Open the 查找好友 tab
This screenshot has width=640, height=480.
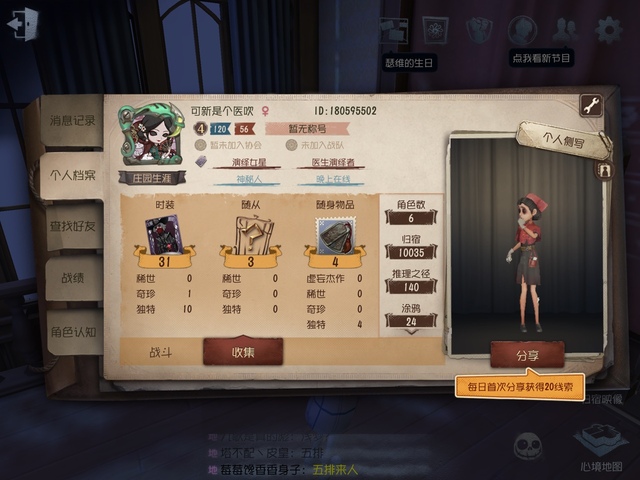73,227
